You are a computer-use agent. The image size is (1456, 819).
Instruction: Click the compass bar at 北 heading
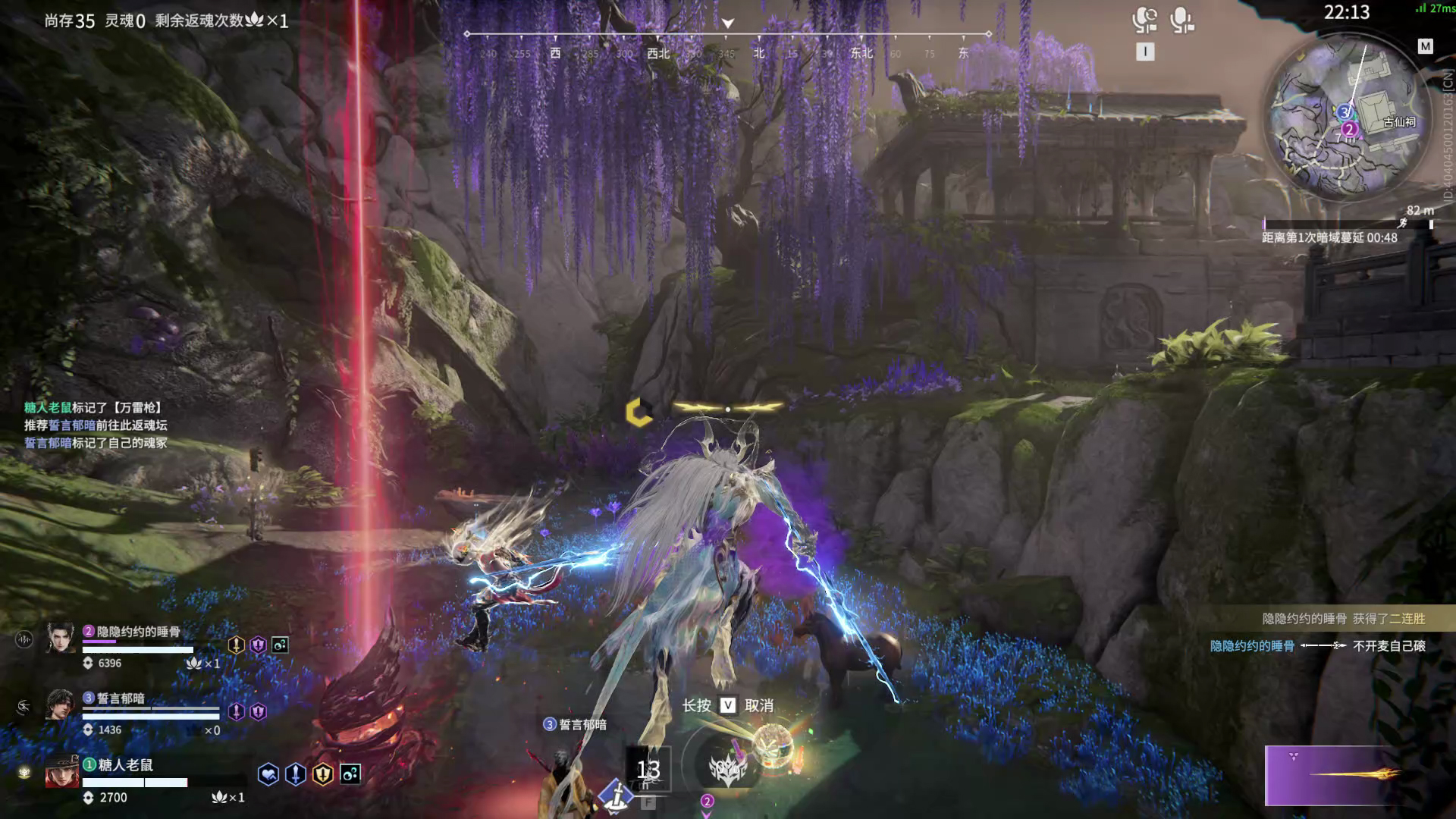tap(759, 52)
